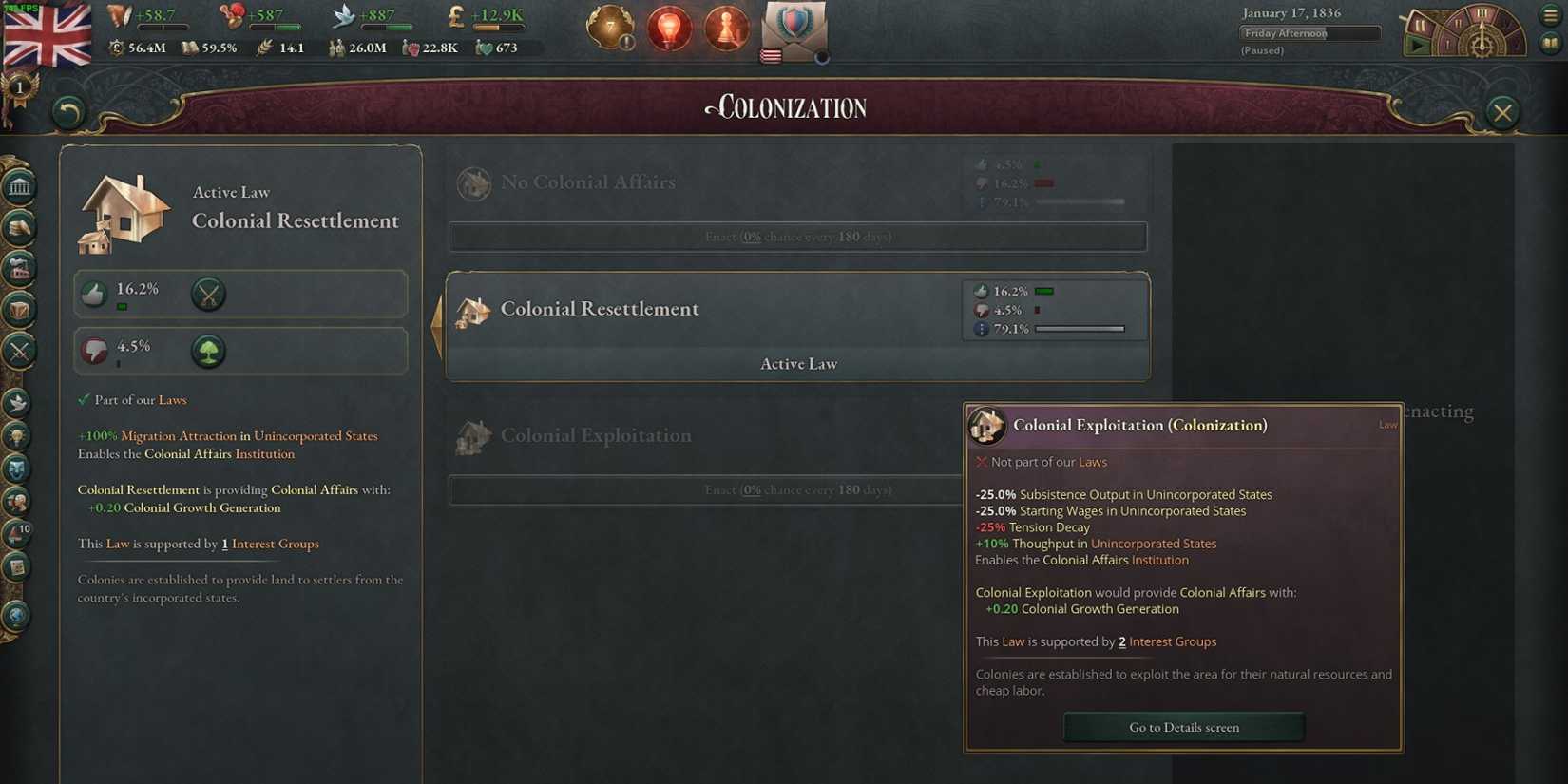Open the Military panel
The height and width of the screenshot is (784, 1568).
click(17, 350)
